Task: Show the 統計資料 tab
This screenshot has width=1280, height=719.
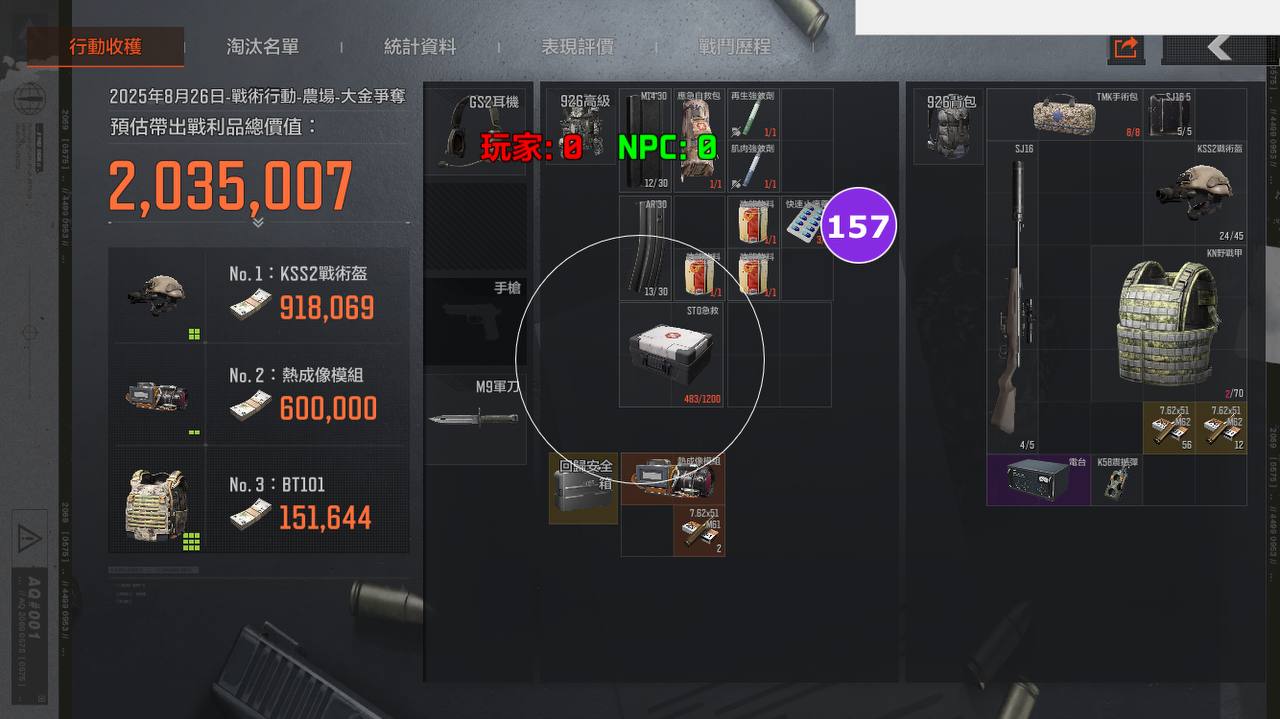Action: (420, 47)
